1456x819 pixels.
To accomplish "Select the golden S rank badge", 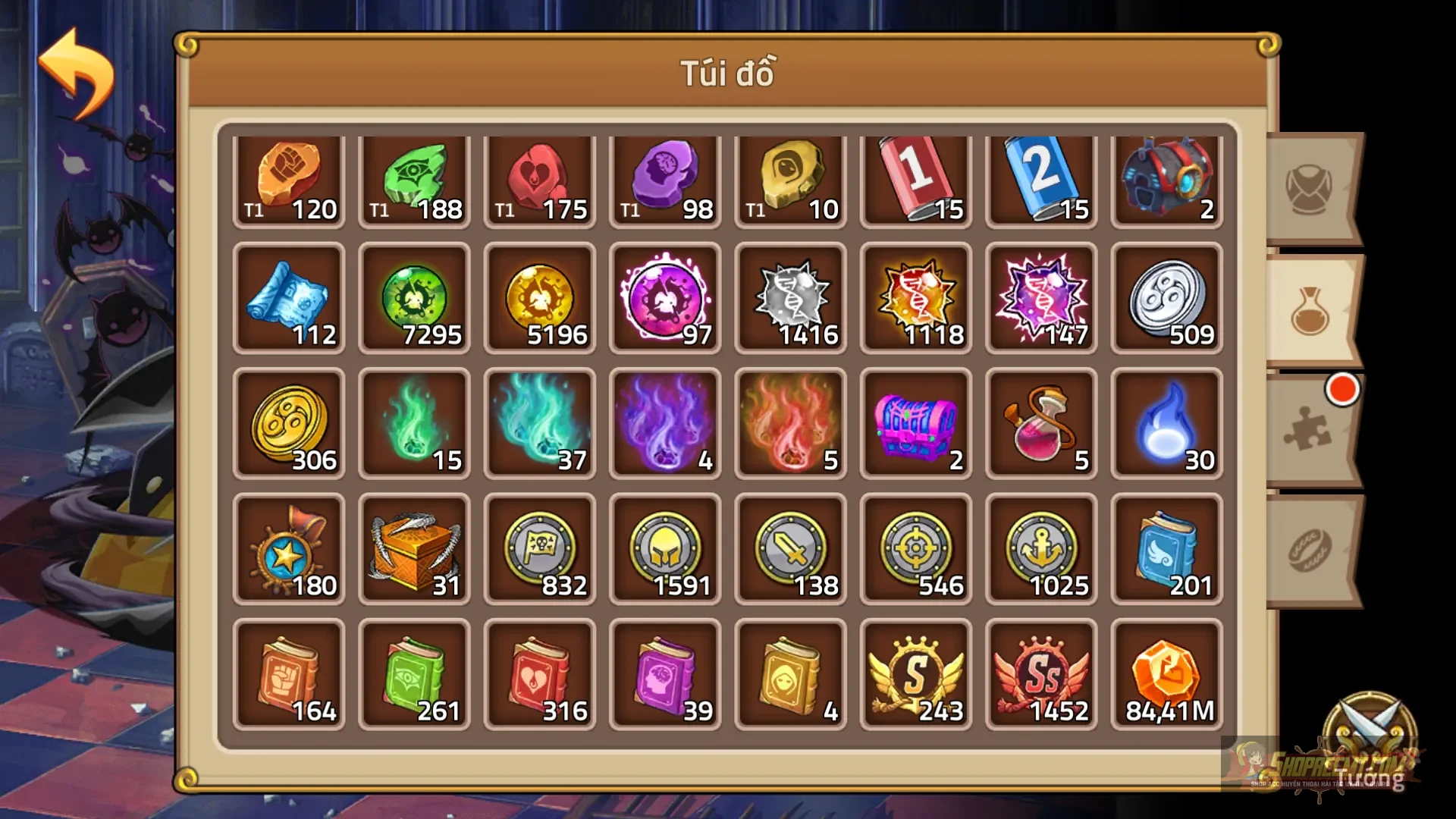I will [x=915, y=673].
